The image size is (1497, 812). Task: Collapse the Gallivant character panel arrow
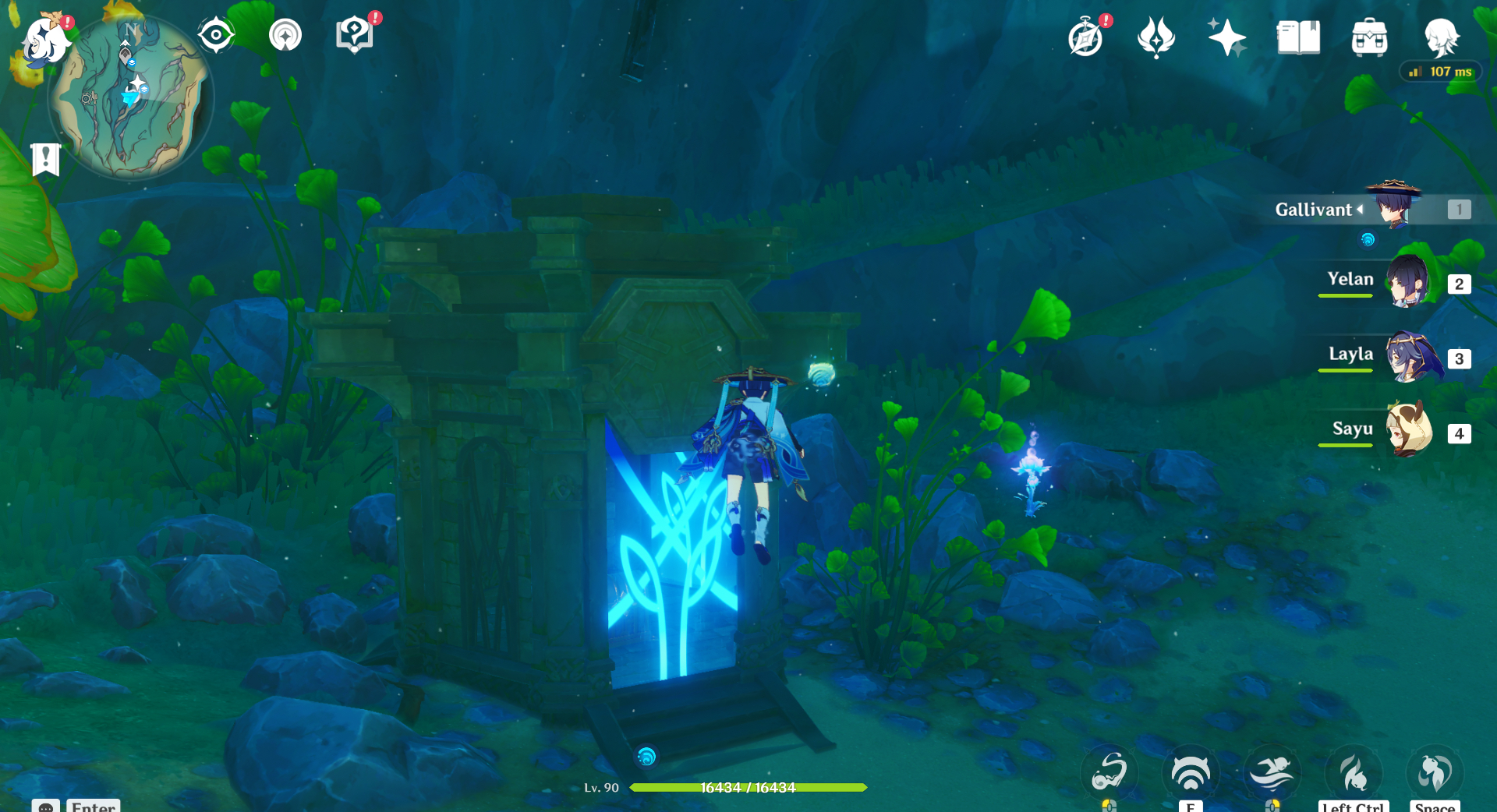point(1361,209)
